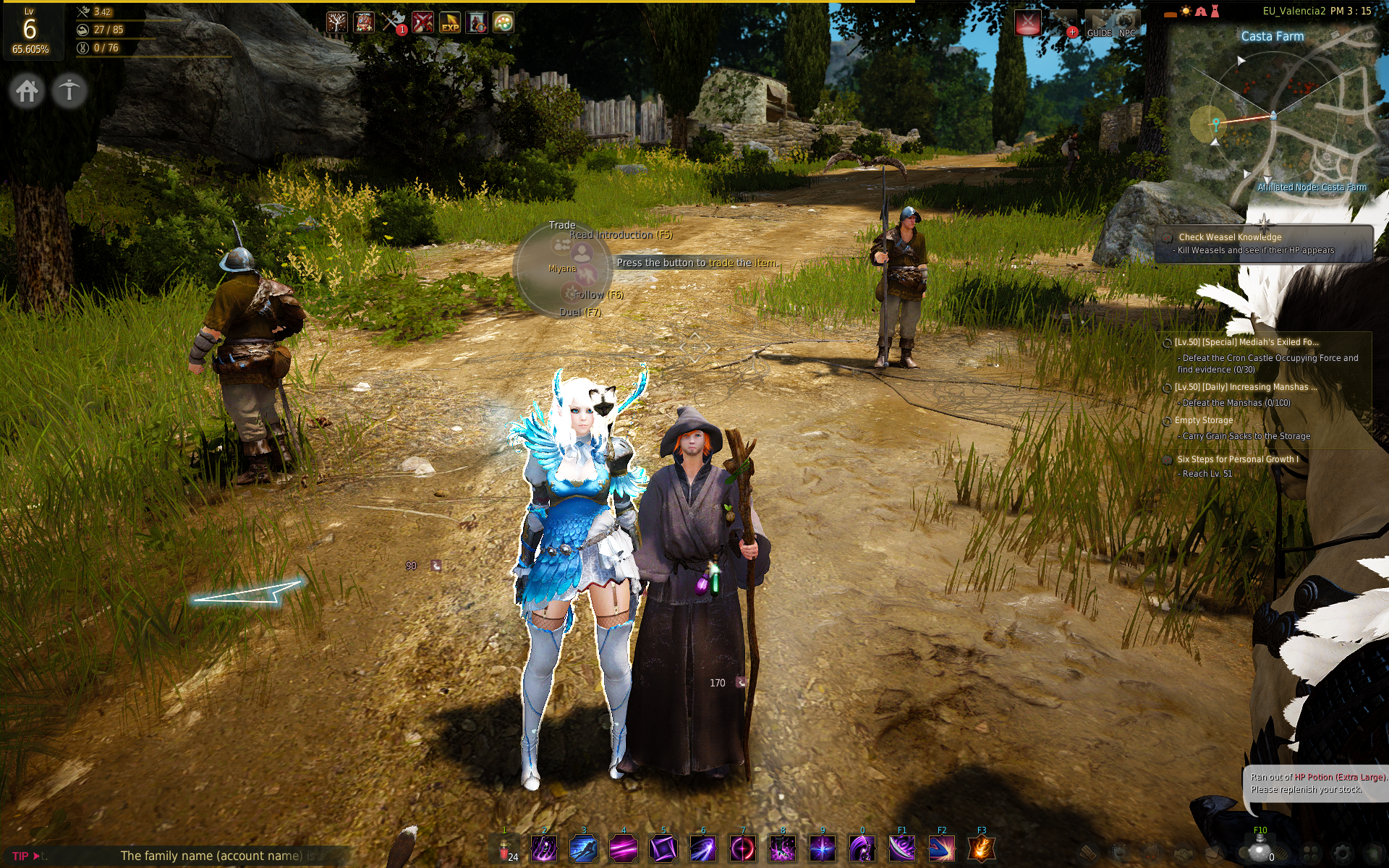Open the character figure icon button
Screen dimensions: 1389x868
click(69, 91)
